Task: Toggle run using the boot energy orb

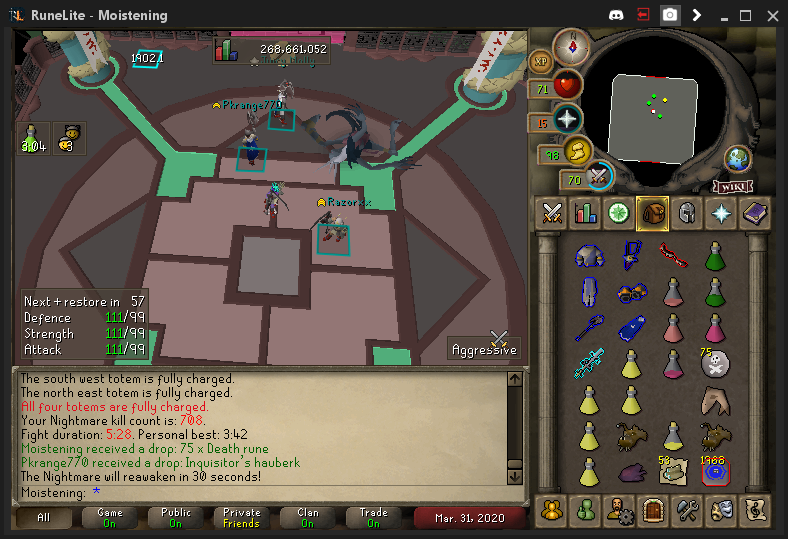Action: (x=577, y=151)
